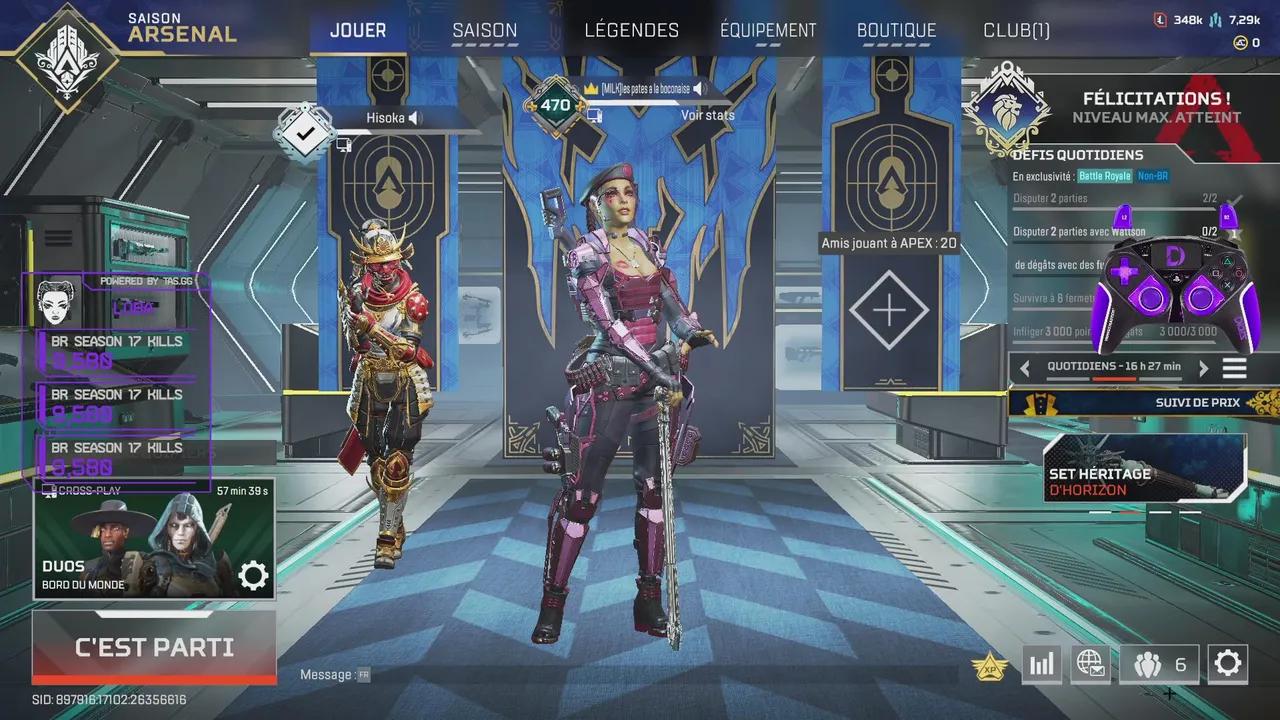This screenshot has height=720, width=1280.
Task: Open the Boutique tab
Action: pos(896,31)
